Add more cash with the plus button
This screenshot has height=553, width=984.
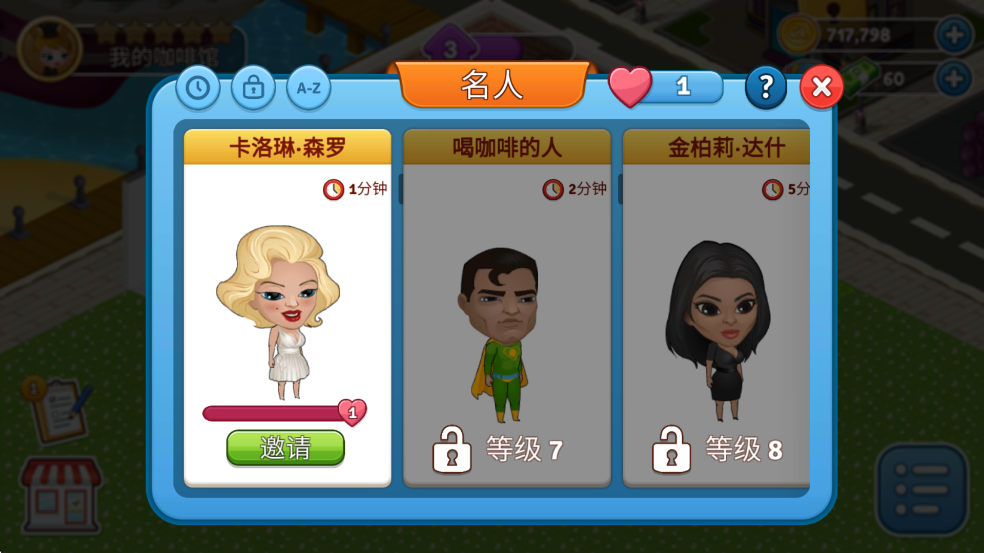pos(953,78)
